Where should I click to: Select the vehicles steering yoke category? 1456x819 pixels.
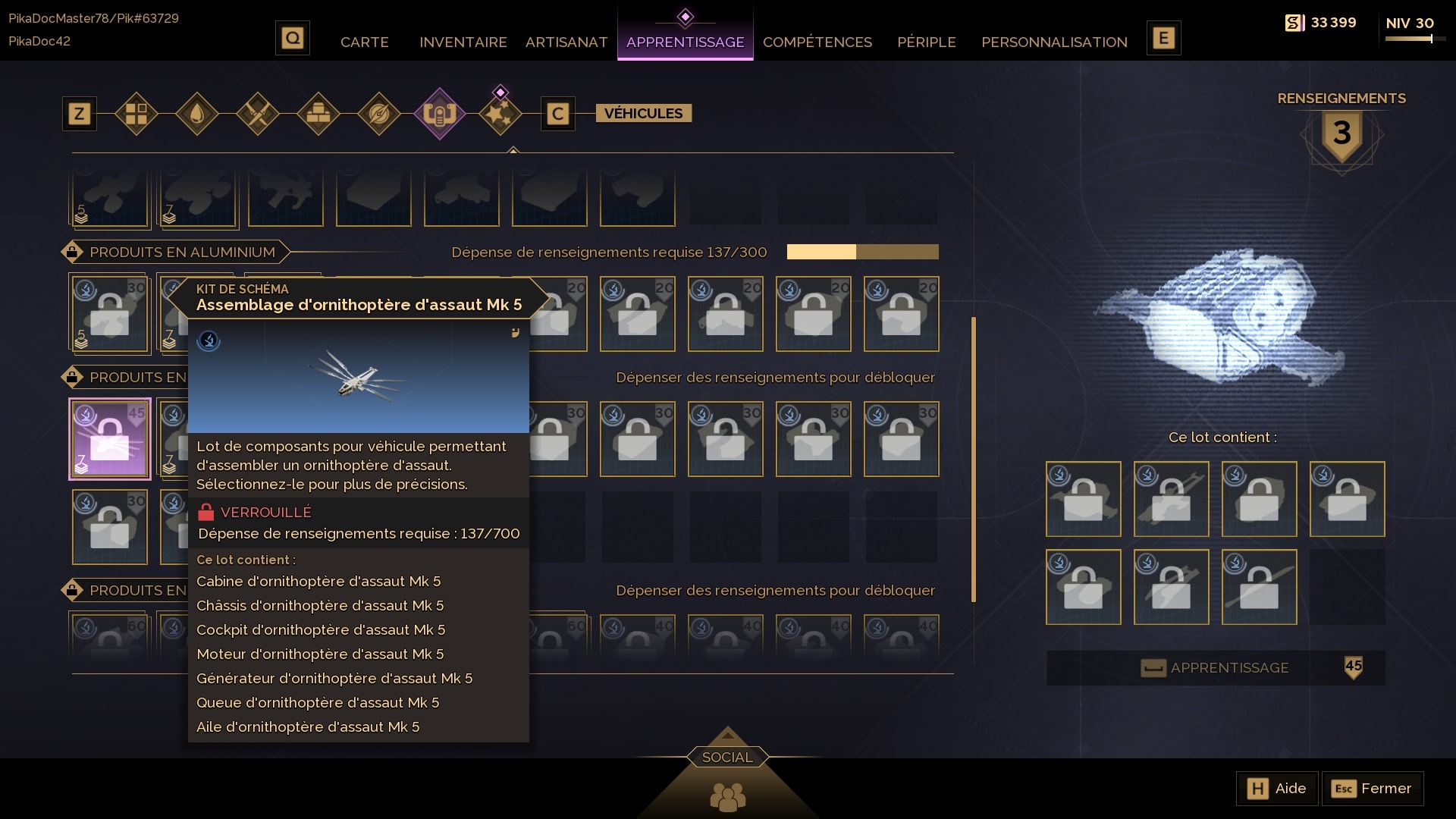coord(440,114)
